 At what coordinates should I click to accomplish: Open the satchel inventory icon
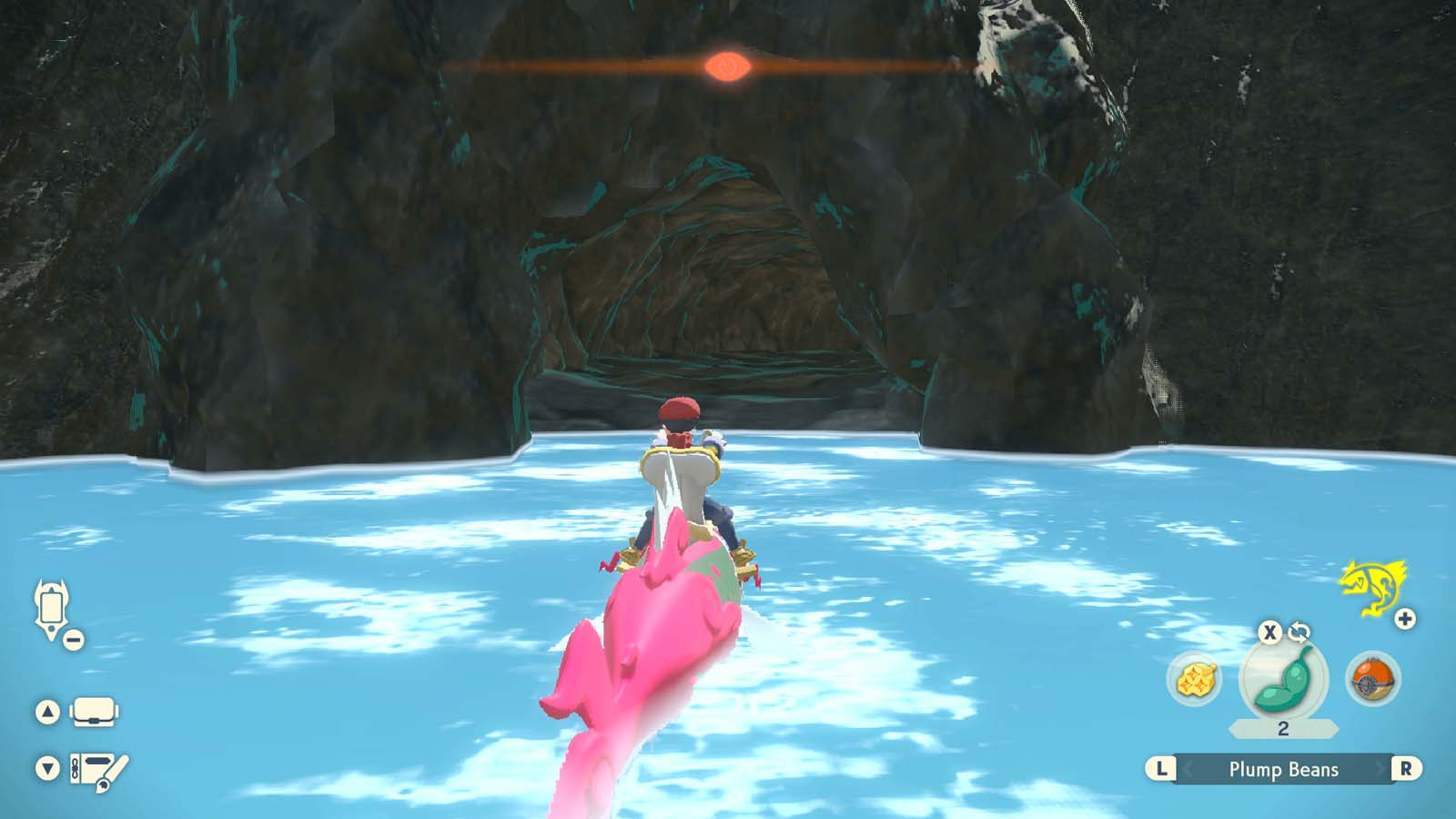click(94, 712)
